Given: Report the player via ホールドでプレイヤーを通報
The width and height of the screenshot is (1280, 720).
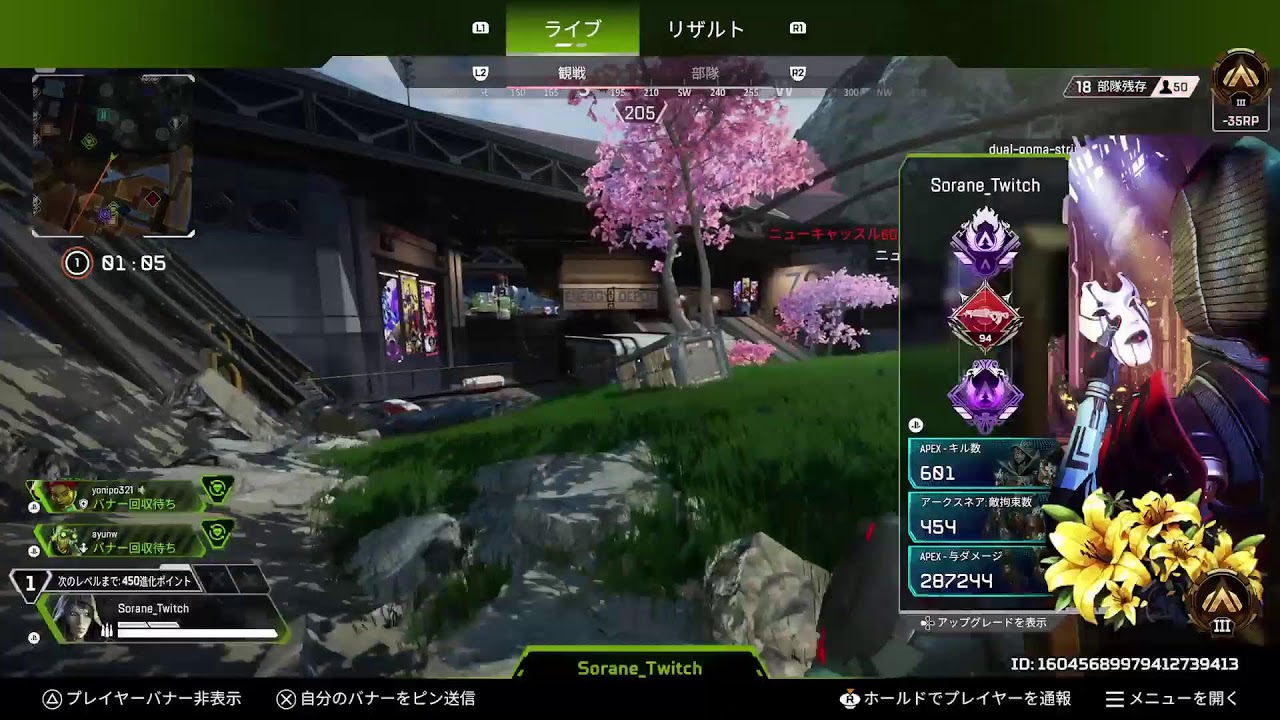Looking at the screenshot, I should point(956,699).
